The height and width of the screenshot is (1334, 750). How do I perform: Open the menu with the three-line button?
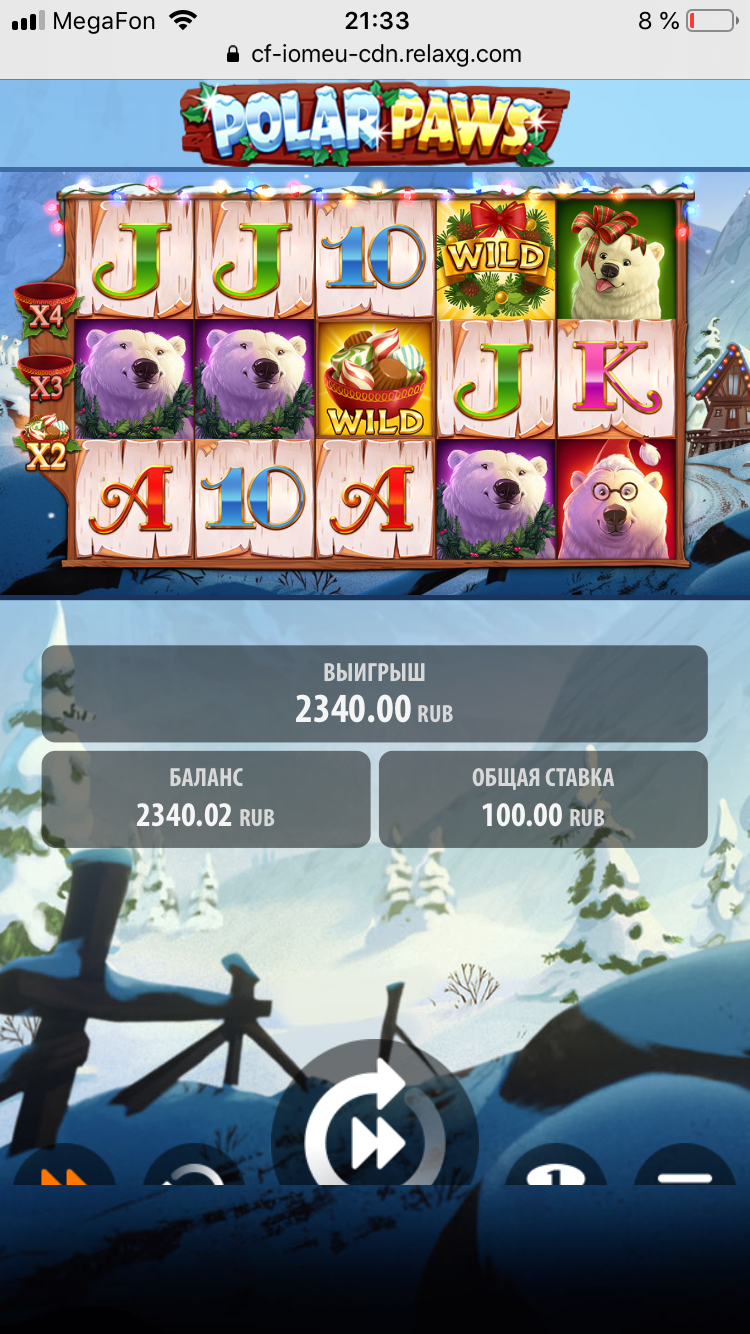click(685, 1172)
